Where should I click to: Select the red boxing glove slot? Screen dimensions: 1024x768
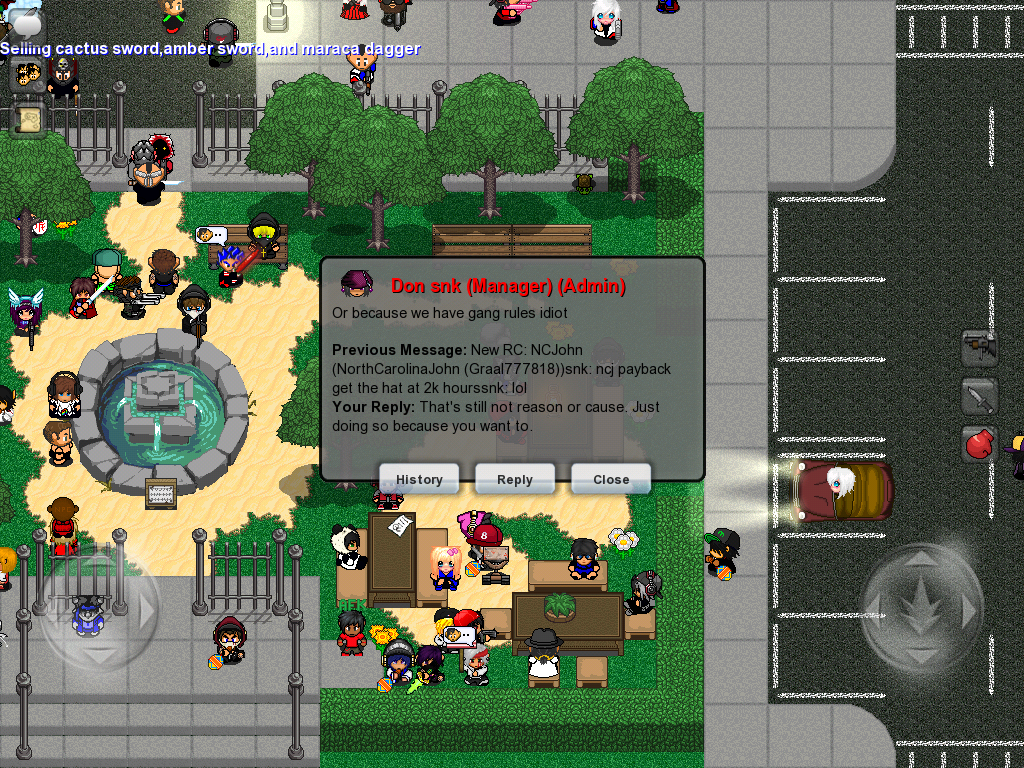tap(979, 443)
